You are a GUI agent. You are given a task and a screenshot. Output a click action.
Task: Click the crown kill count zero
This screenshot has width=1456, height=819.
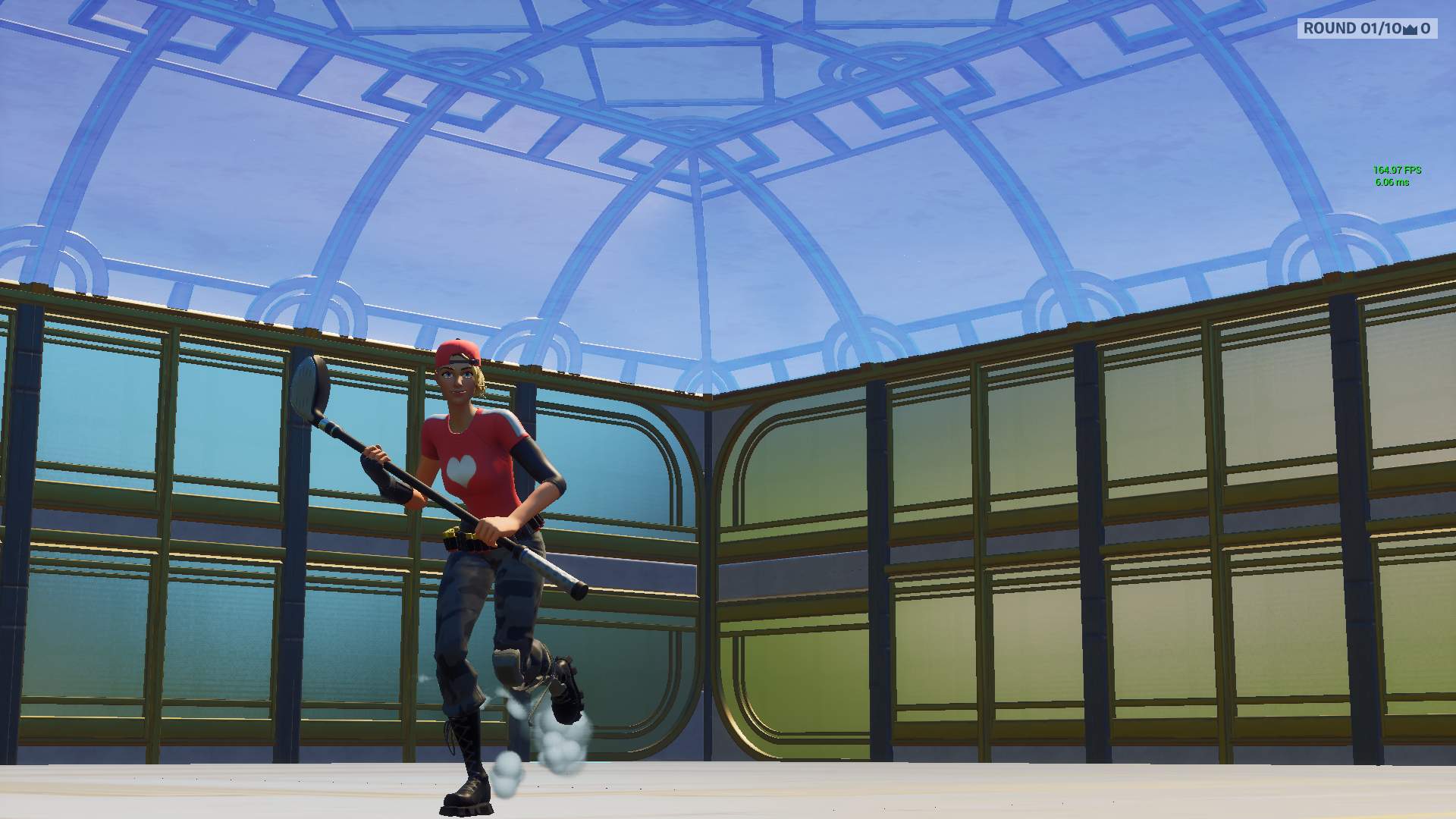coord(1428,29)
